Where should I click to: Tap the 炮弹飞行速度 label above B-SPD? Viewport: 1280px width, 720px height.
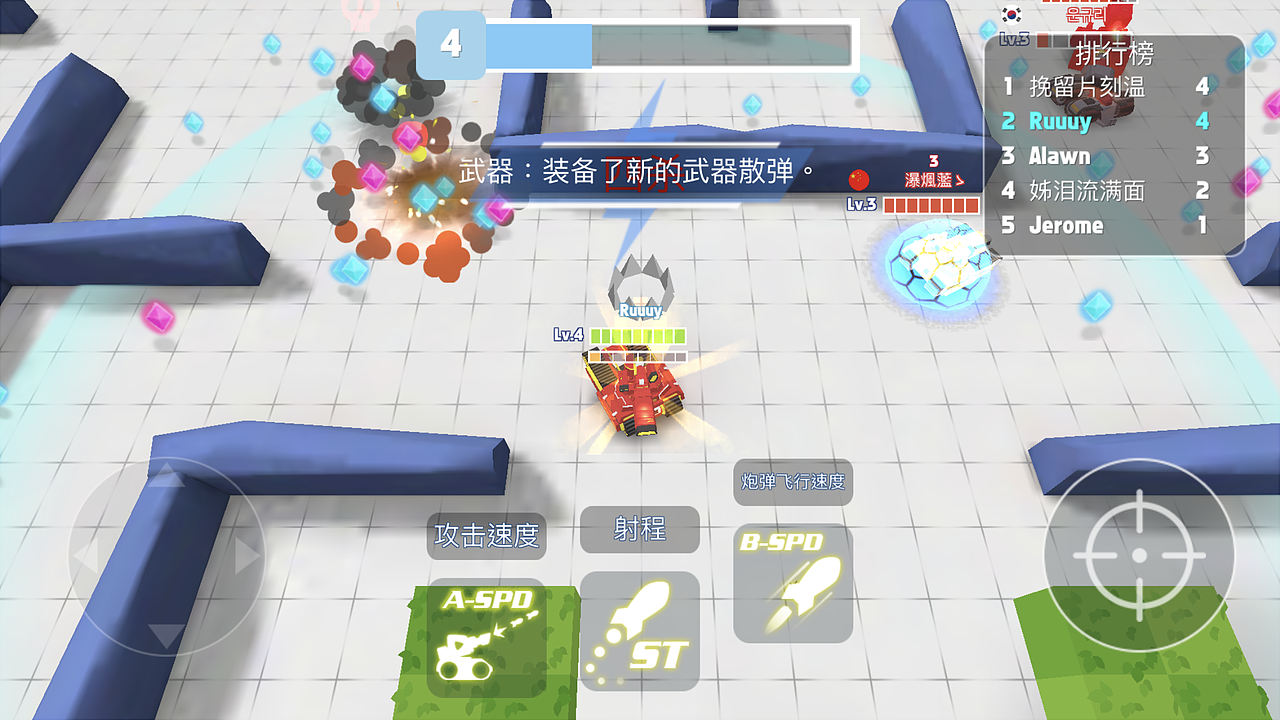(x=792, y=481)
